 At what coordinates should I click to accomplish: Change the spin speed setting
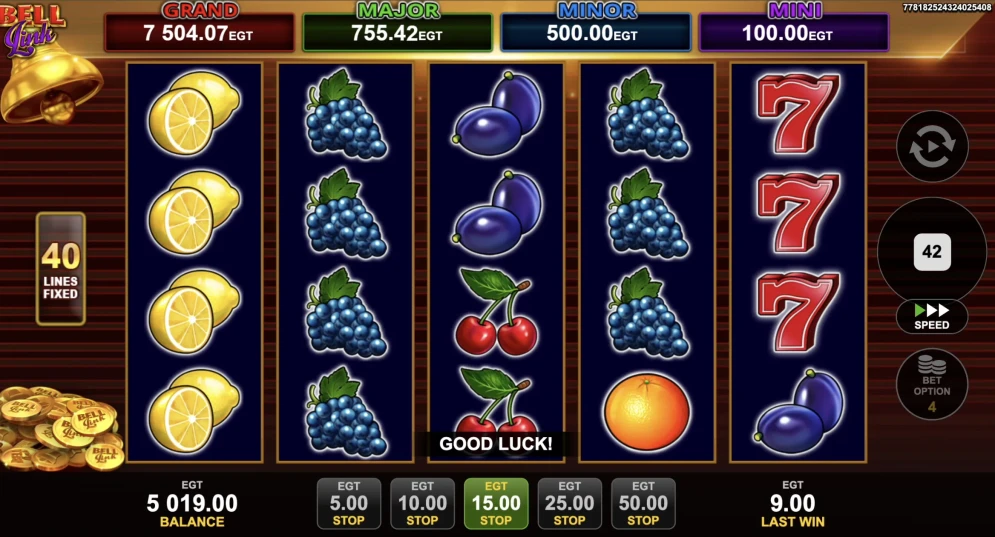(x=932, y=316)
